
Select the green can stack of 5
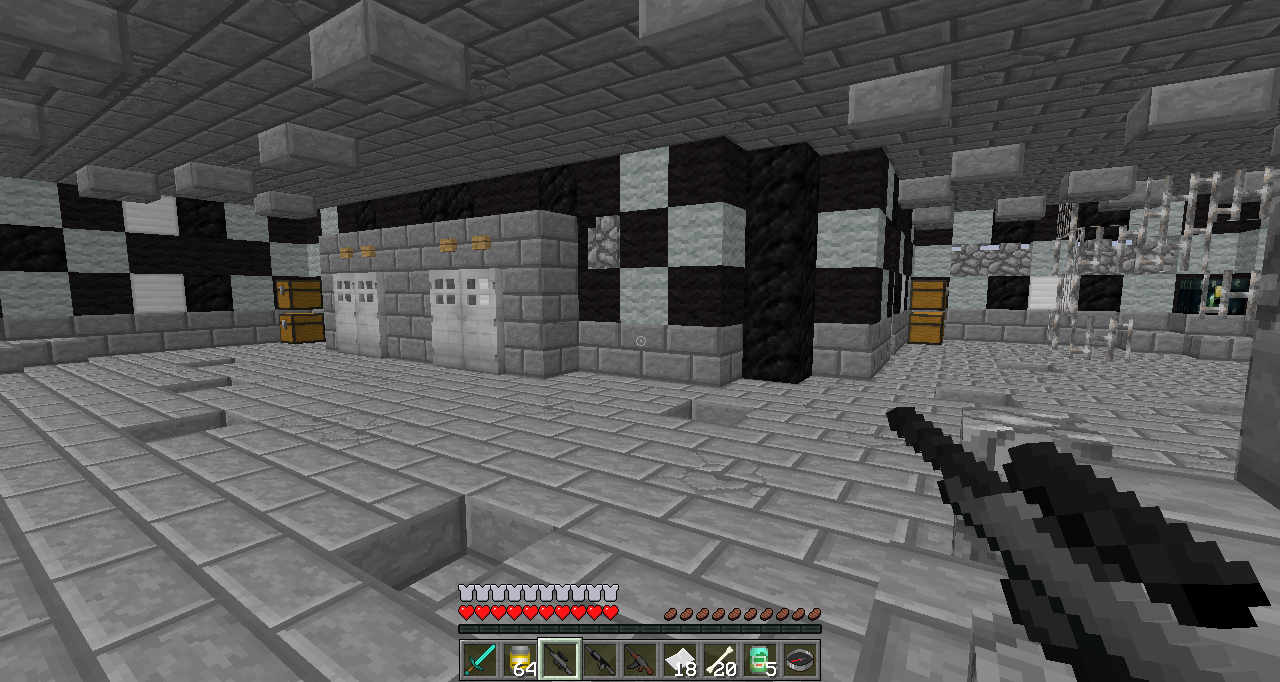(x=760, y=660)
